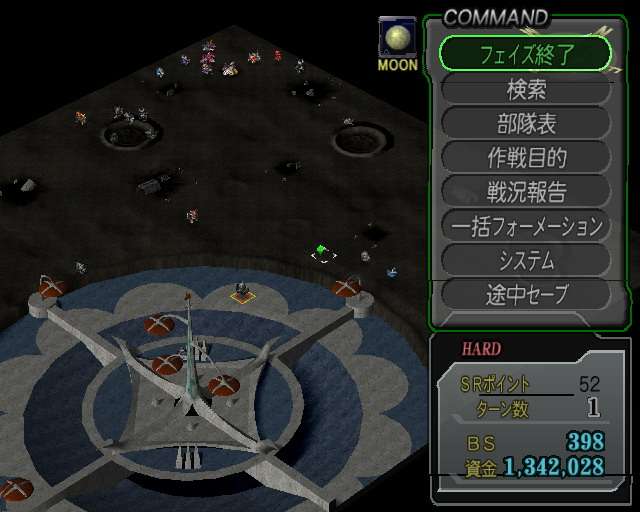Open the システム menu
This screenshot has height=512, width=640.
(525, 260)
